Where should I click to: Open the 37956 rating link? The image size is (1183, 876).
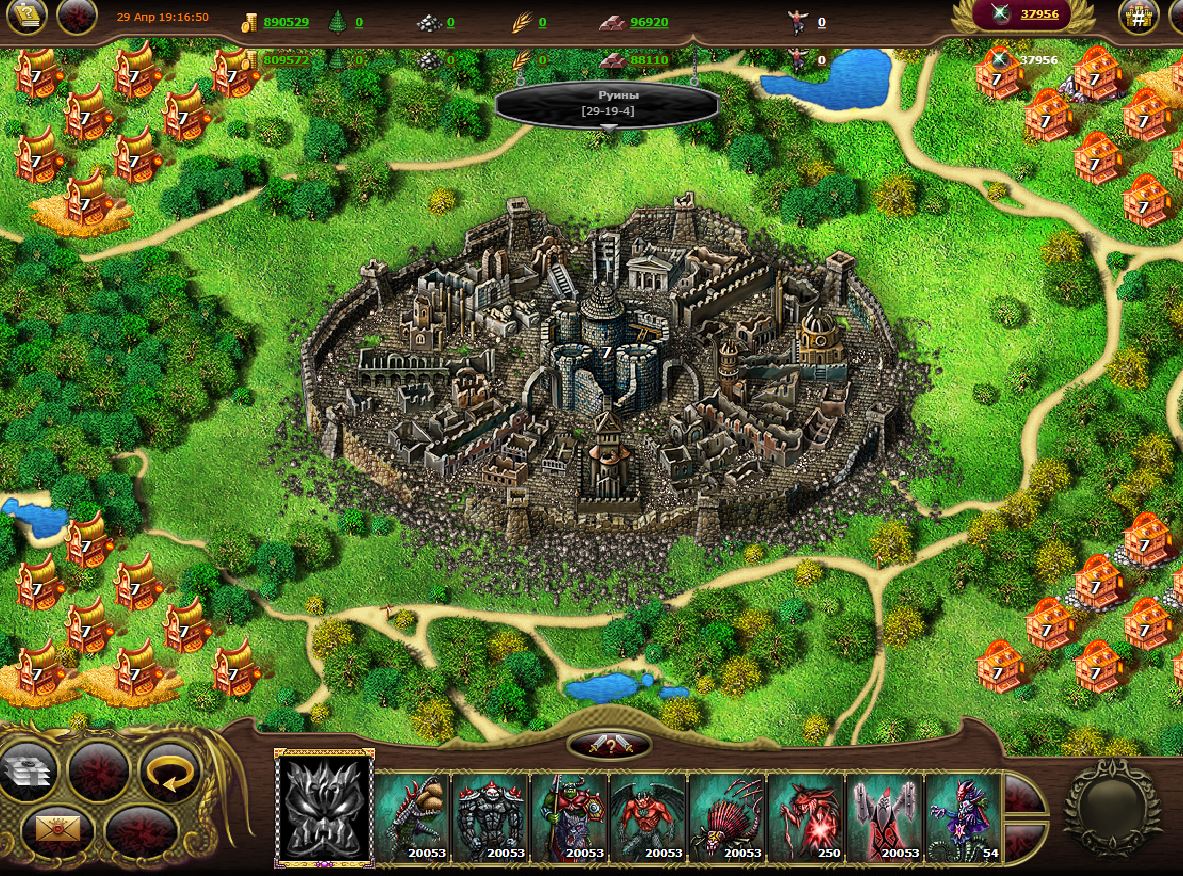tap(1039, 14)
